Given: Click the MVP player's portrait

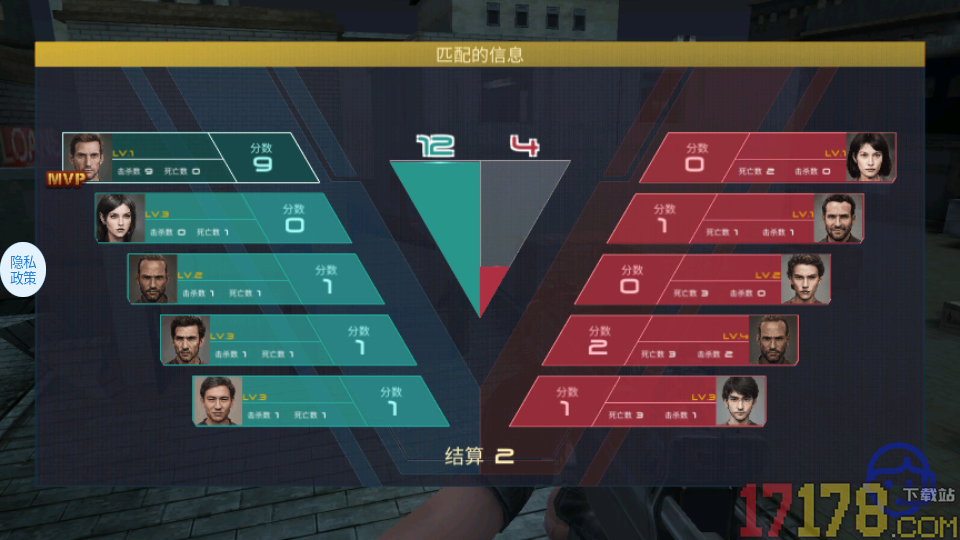Looking at the screenshot, I should click(x=86, y=157).
